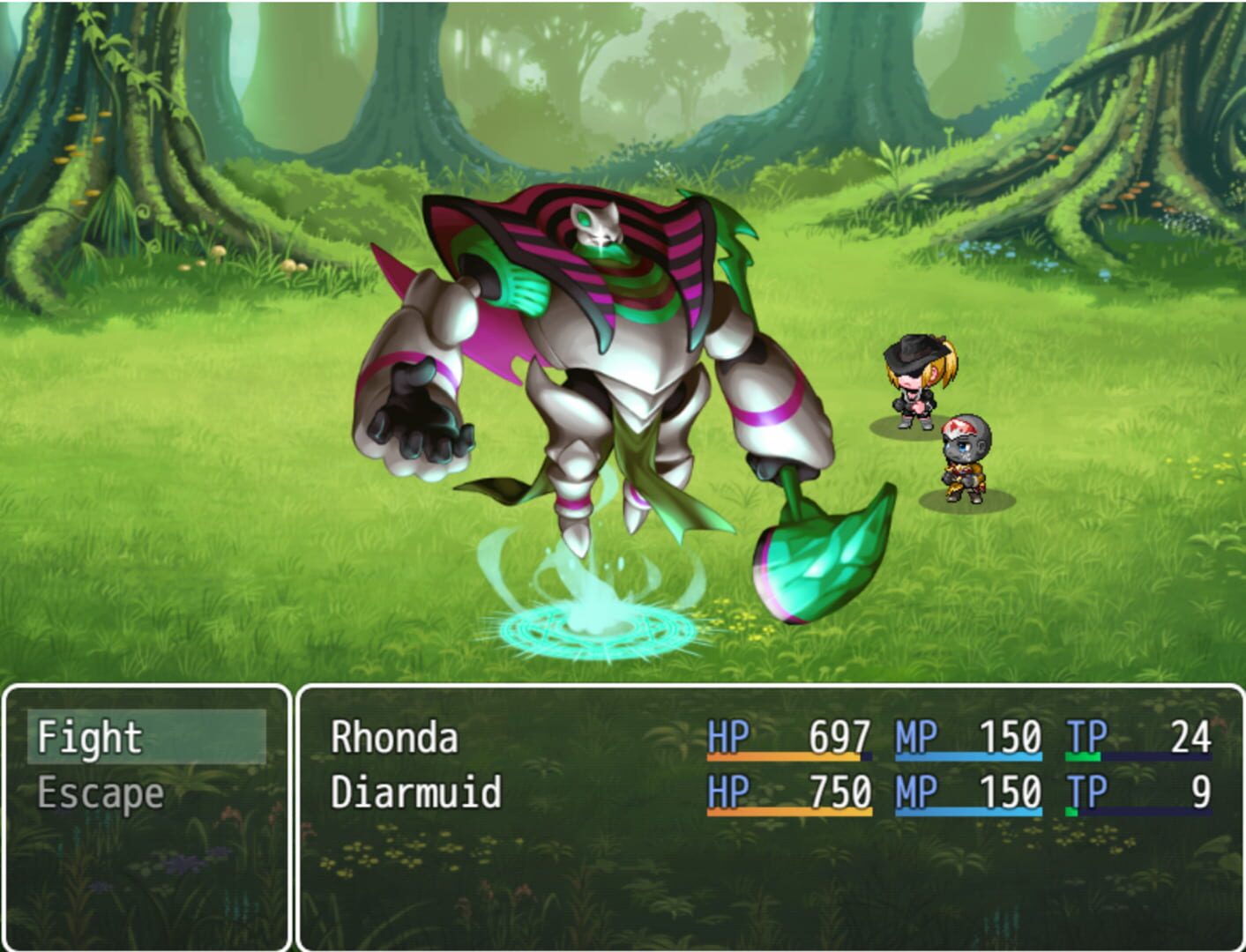The image size is (1246, 952).
Task: Select Diarmuid's character sprite
Action: [x=966, y=454]
